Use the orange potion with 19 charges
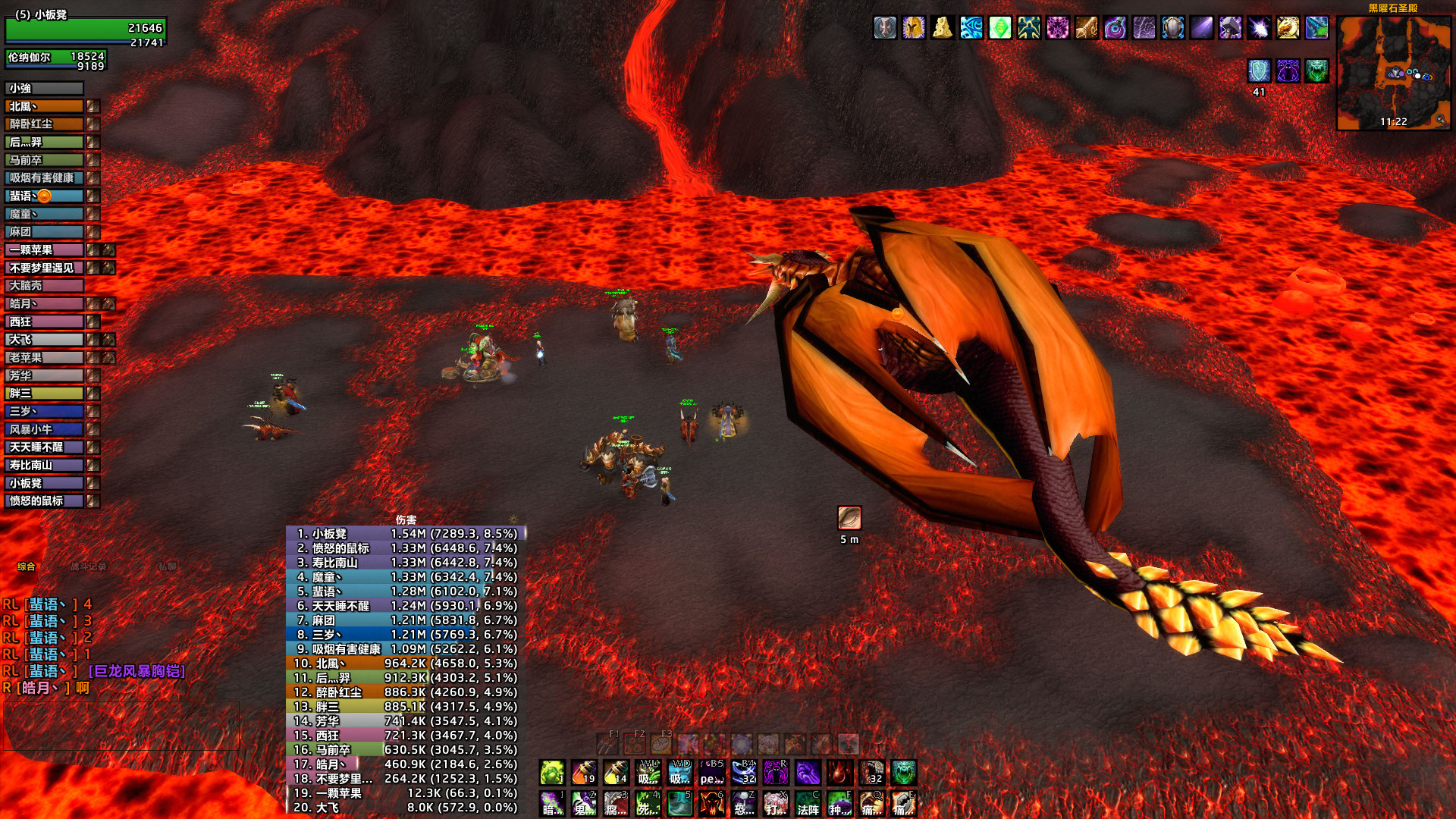Screen dimensions: 1456x819 click(x=584, y=773)
